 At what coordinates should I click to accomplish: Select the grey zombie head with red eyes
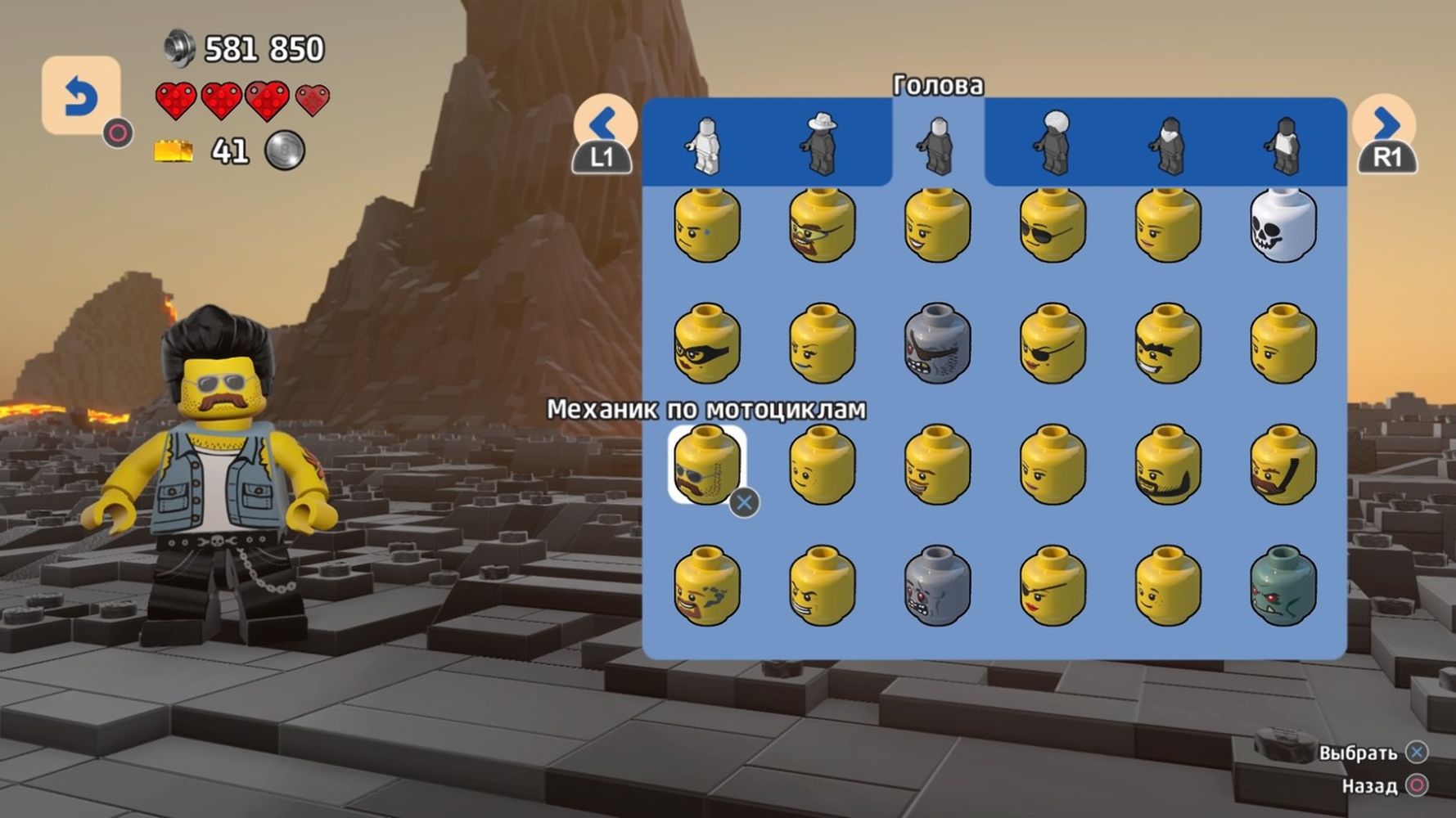[x=938, y=586]
